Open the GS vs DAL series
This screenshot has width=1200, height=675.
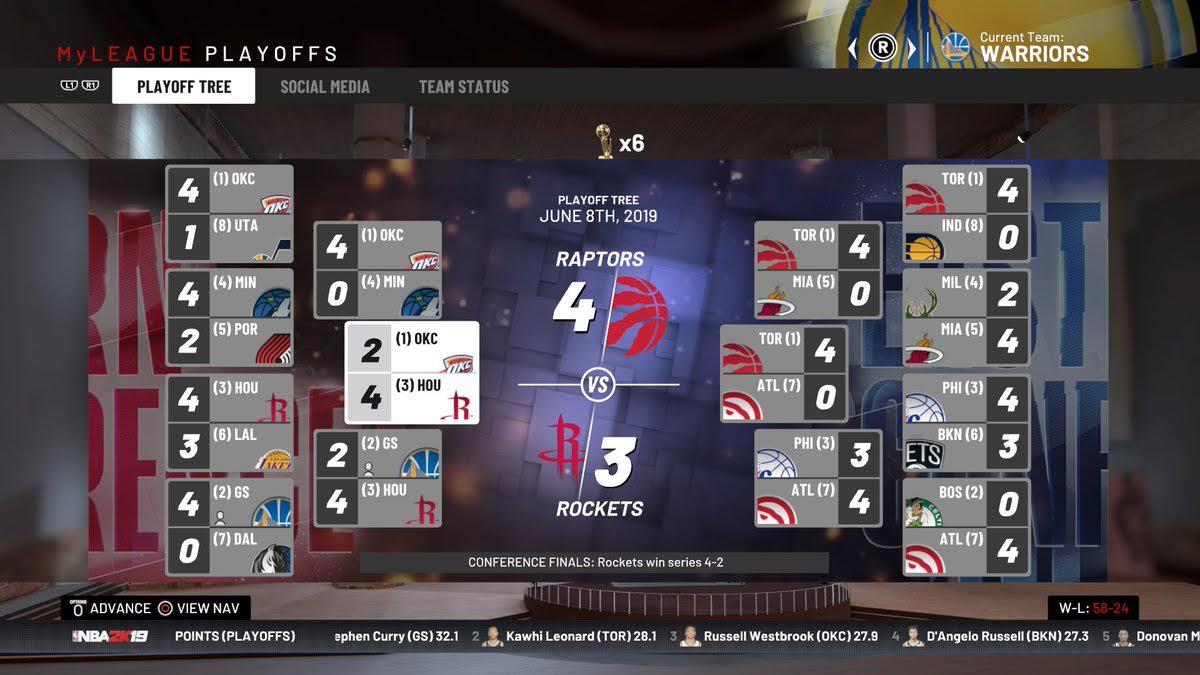click(x=229, y=526)
